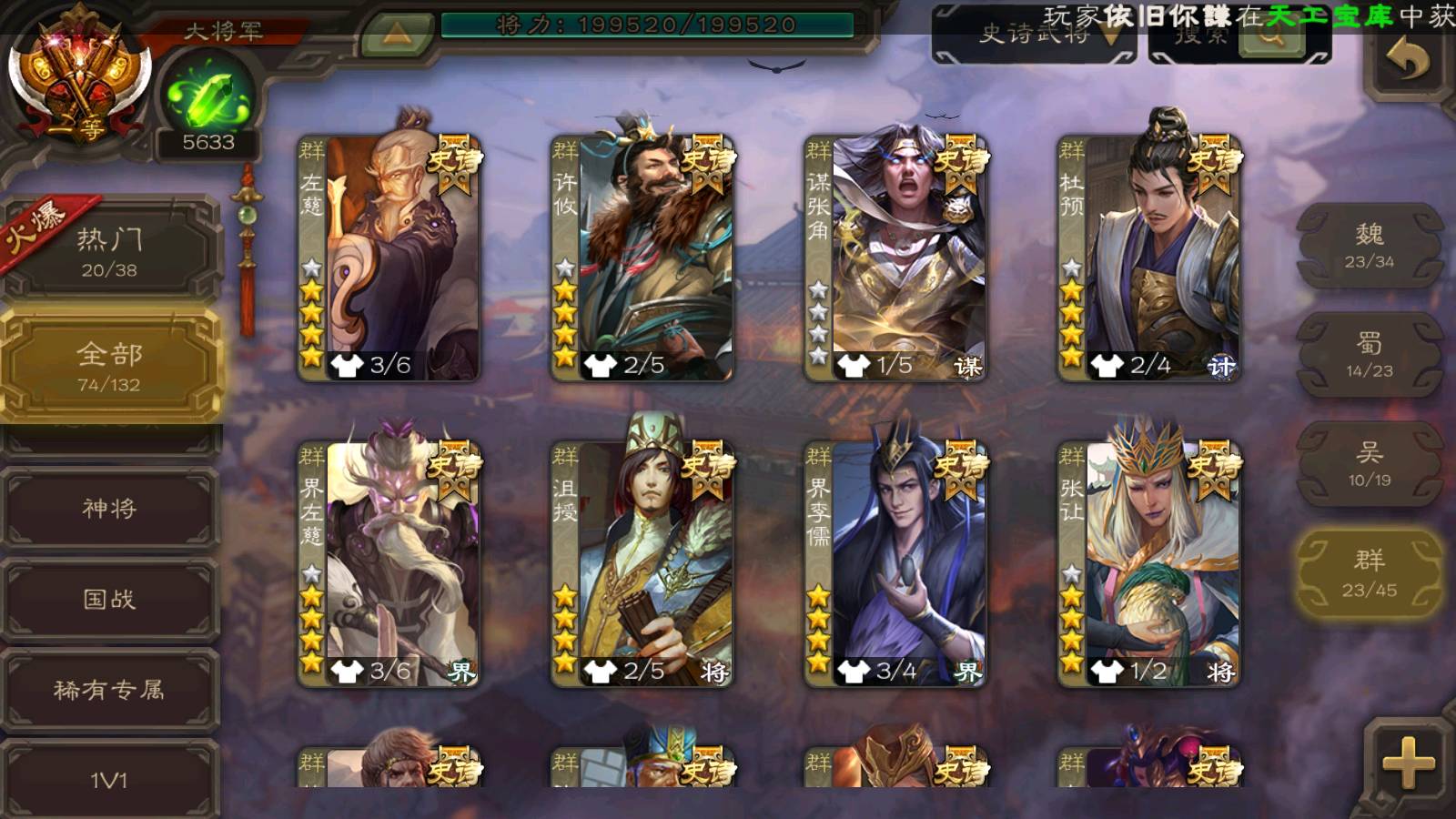Image resolution: width=1456 pixels, height=819 pixels.
Task: Filter heroes by 魏 faction
Action: tap(1369, 246)
